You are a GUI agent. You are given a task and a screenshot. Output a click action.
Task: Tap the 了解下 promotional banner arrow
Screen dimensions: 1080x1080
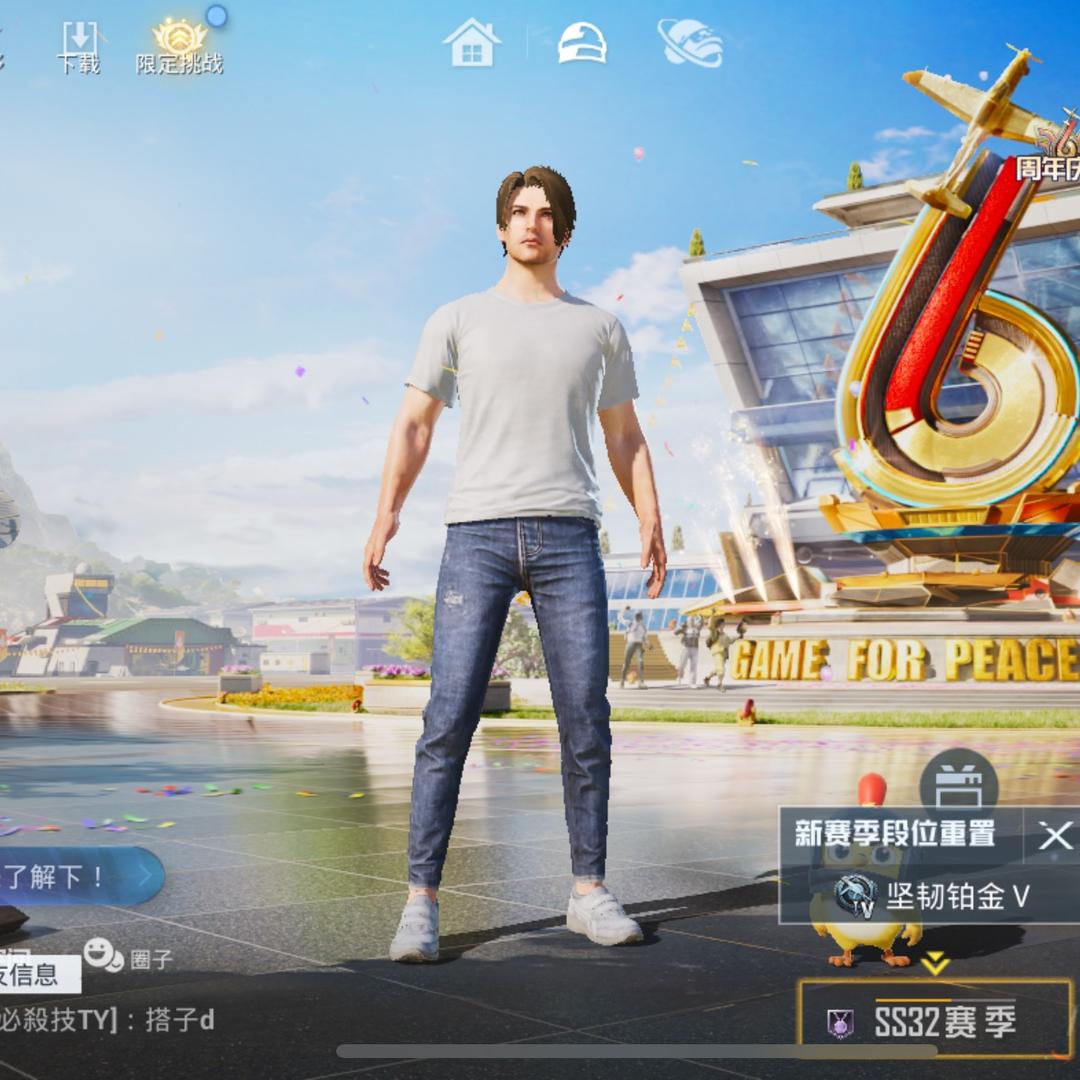pos(144,877)
